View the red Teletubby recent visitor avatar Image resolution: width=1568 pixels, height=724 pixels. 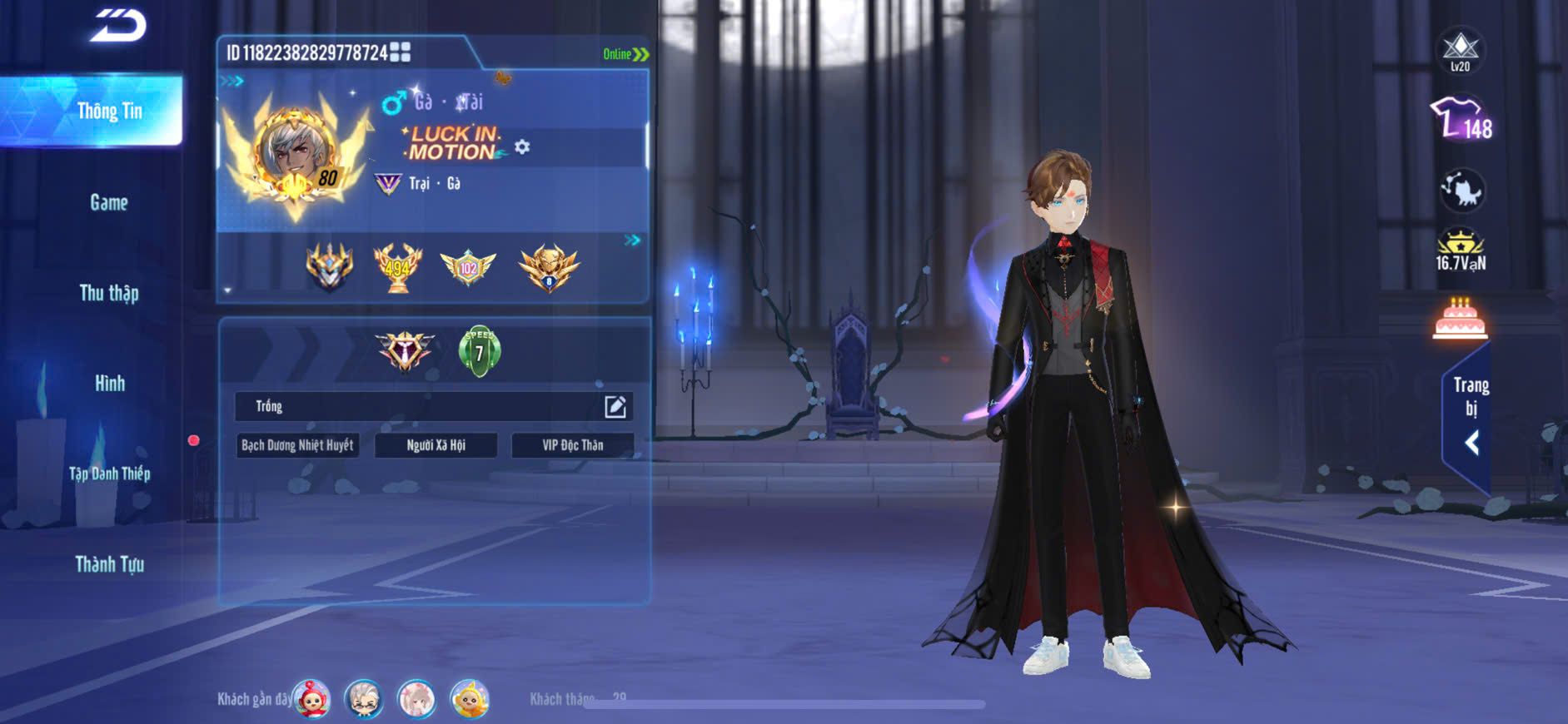(312, 699)
